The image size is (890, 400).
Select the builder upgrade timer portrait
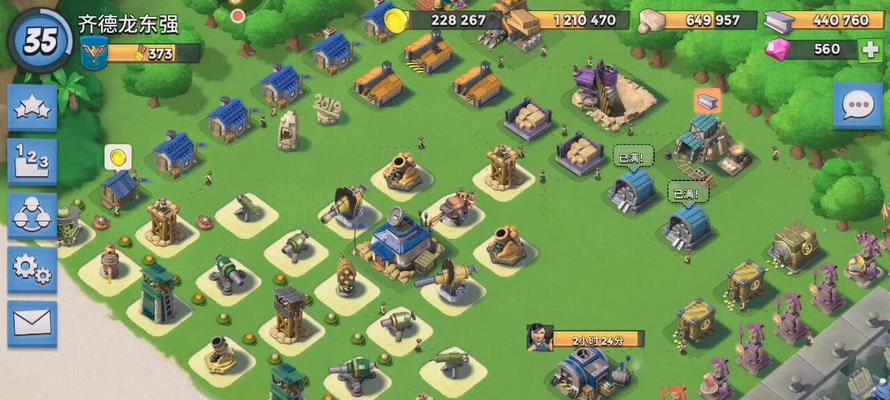[541, 337]
